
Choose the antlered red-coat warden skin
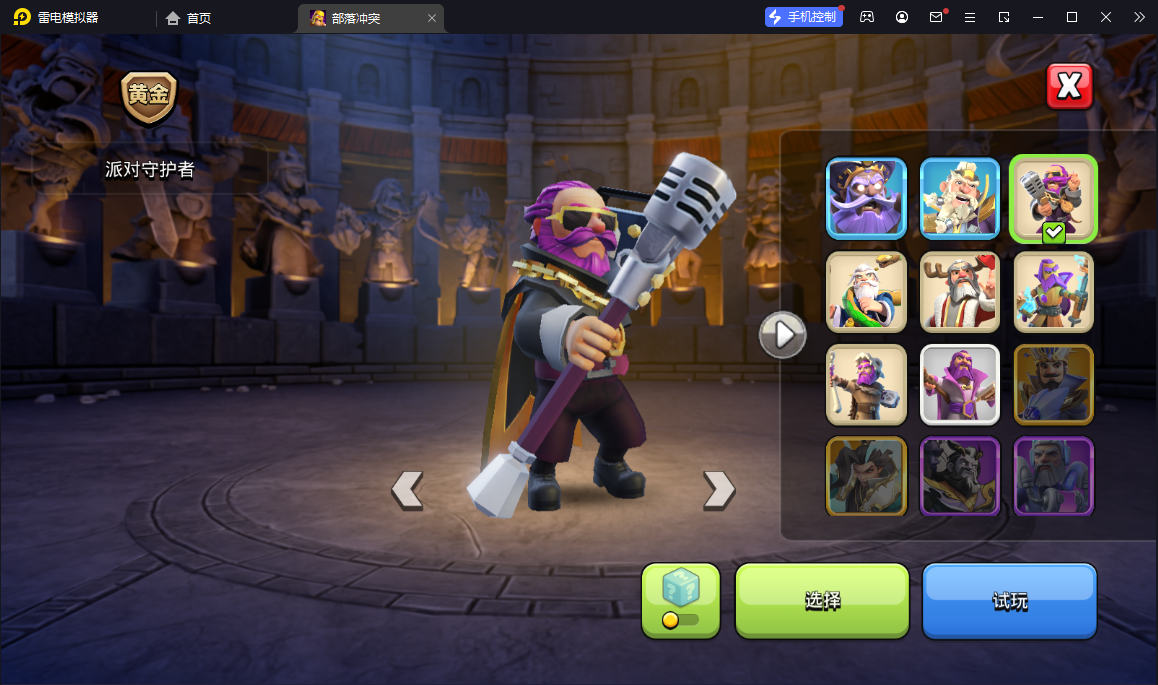960,291
